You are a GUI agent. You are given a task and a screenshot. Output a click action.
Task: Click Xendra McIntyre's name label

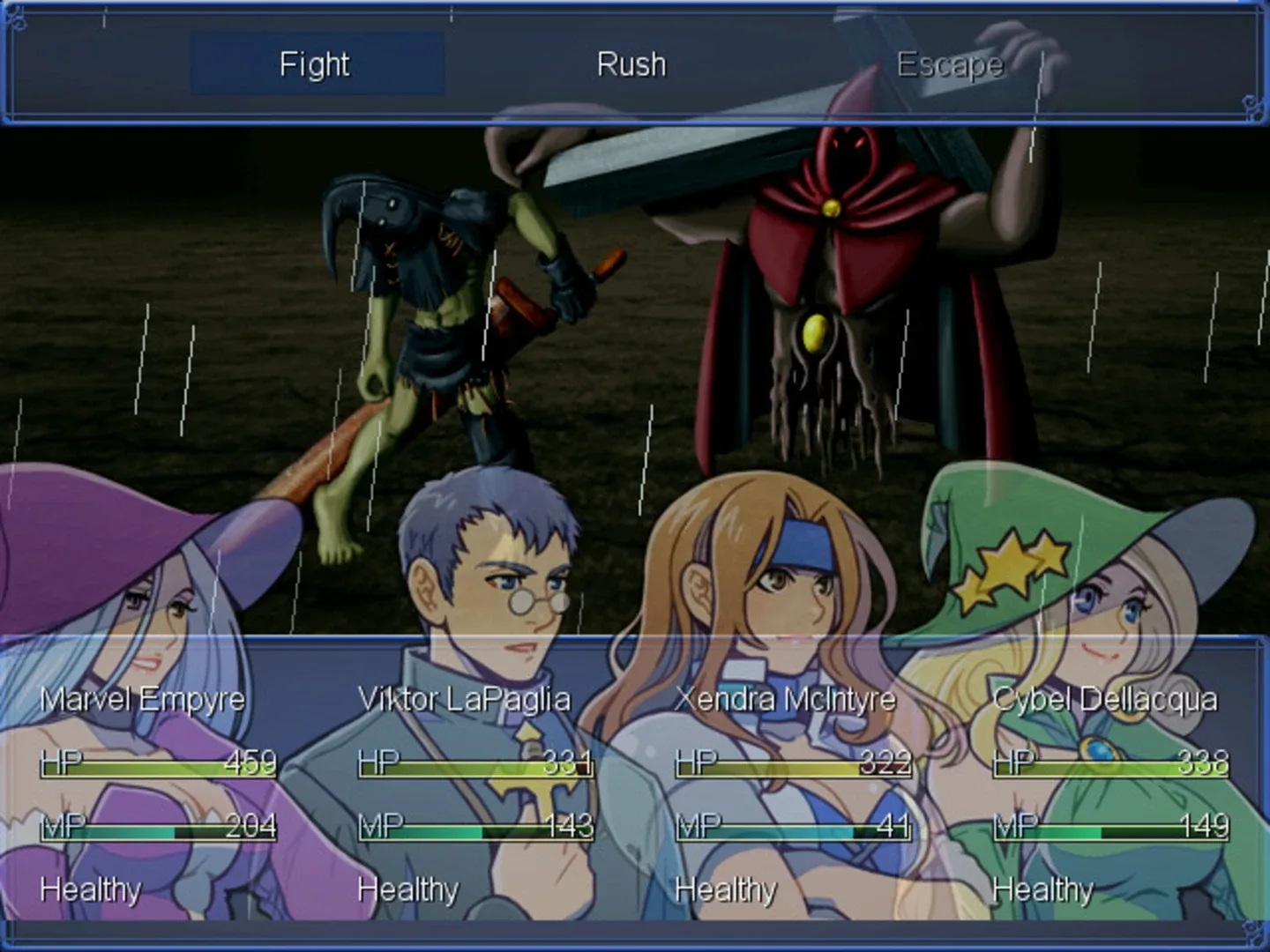point(785,699)
